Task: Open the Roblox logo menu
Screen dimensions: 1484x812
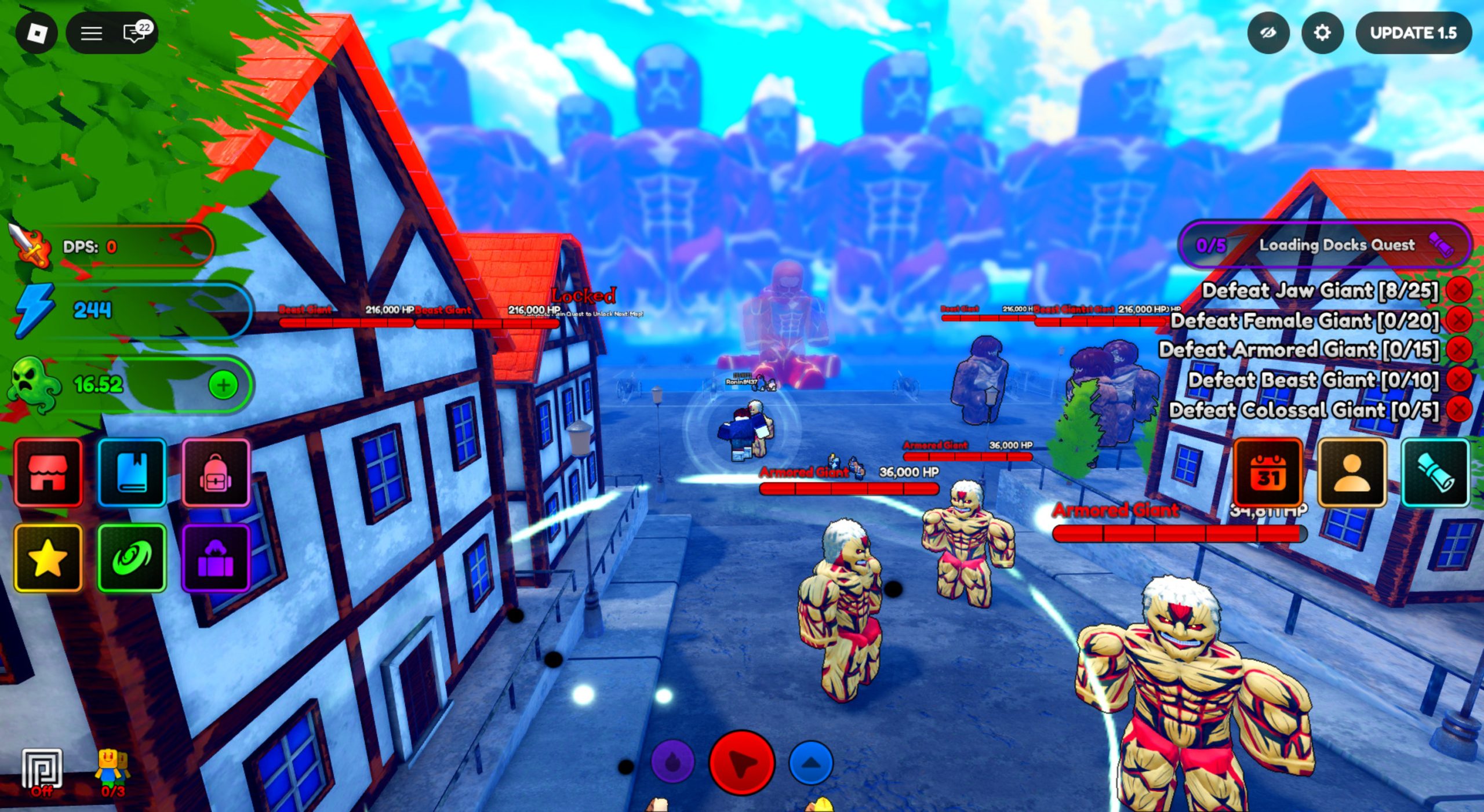Action: (x=37, y=33)
